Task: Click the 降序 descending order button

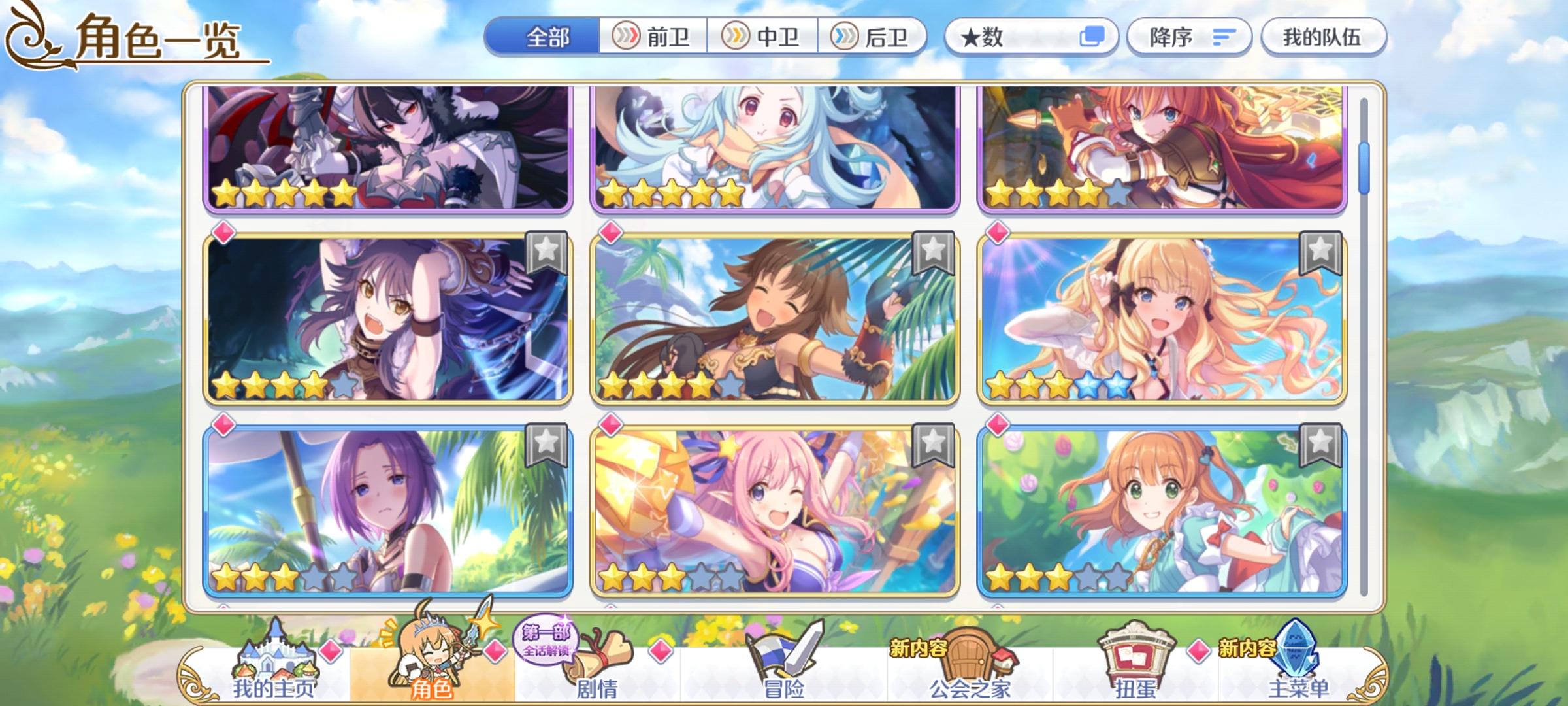Action: 1189,37
